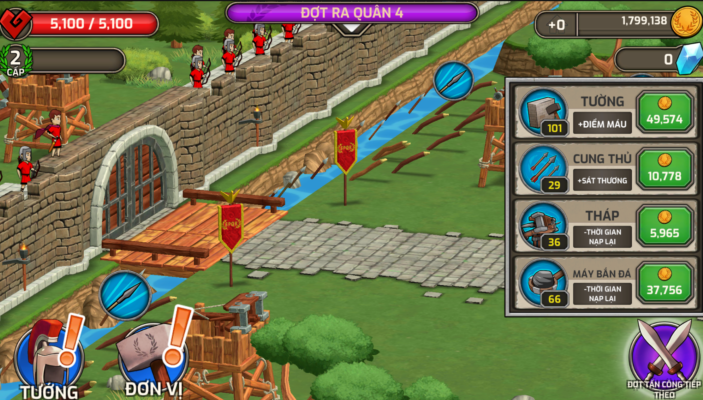Start the next attack wave
Viewport: 703px width, 400px height.
[663, 357]
